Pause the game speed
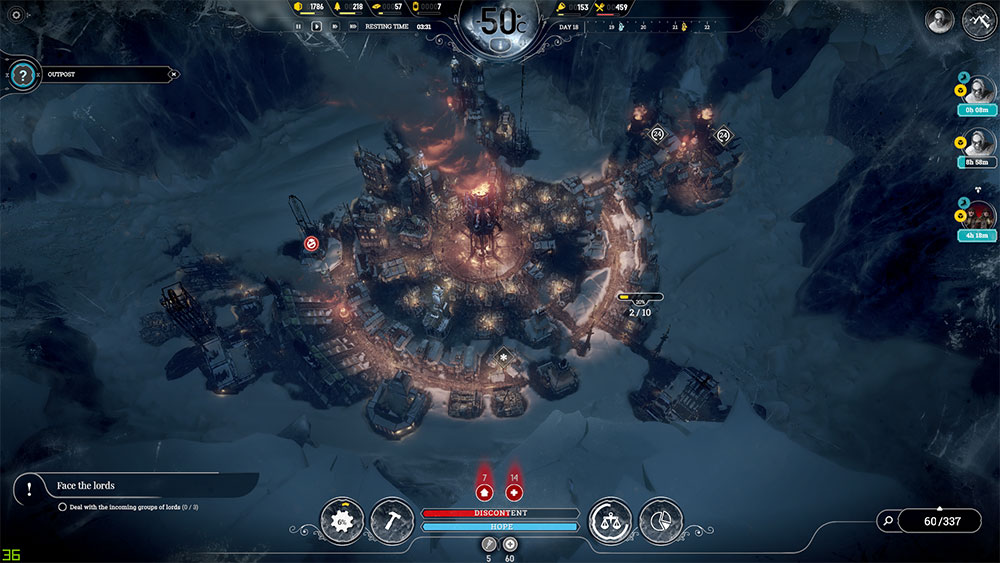 click(x=298, y=26)
